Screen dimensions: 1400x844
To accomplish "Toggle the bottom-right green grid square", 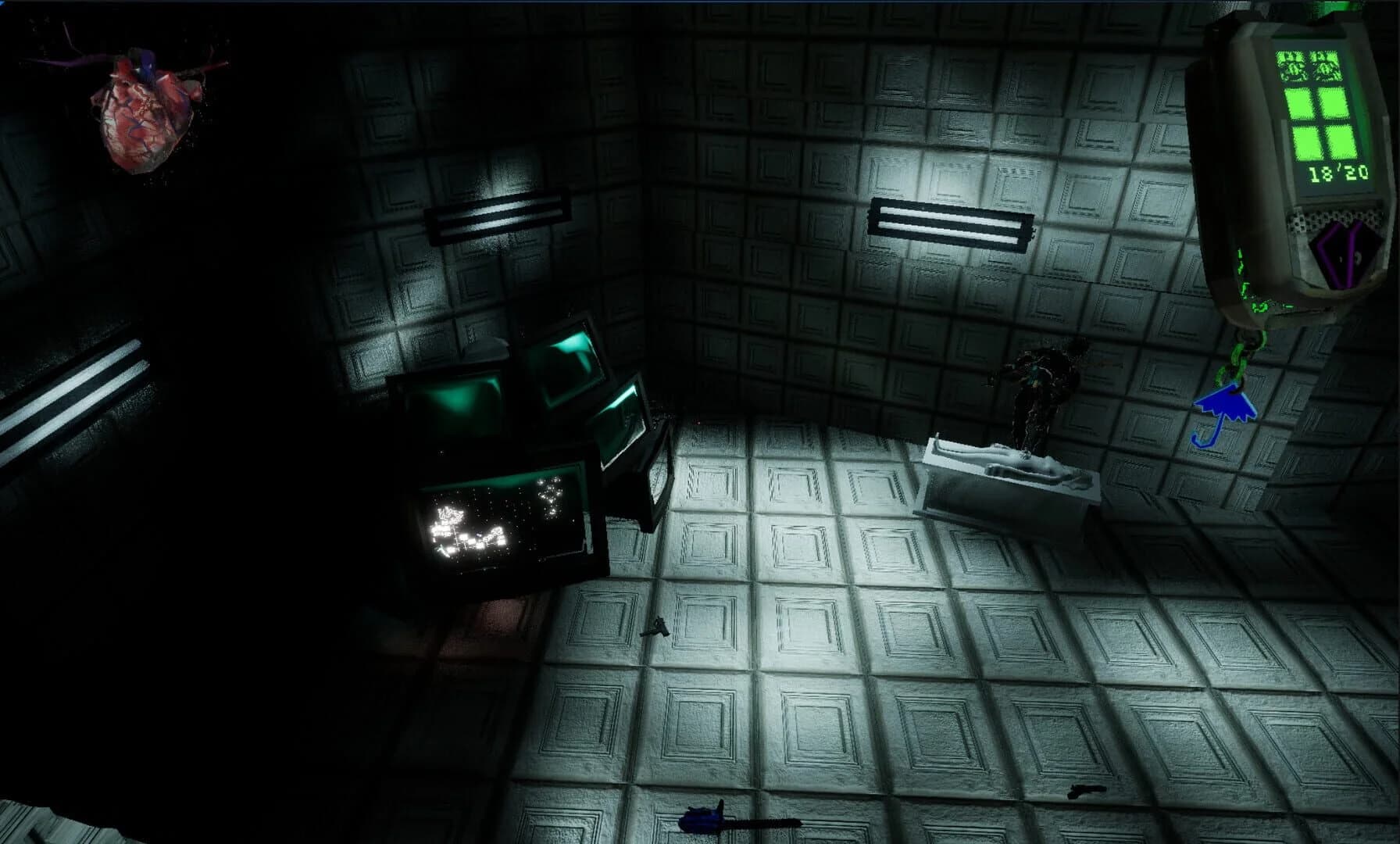I will (x=1341, y=142).
